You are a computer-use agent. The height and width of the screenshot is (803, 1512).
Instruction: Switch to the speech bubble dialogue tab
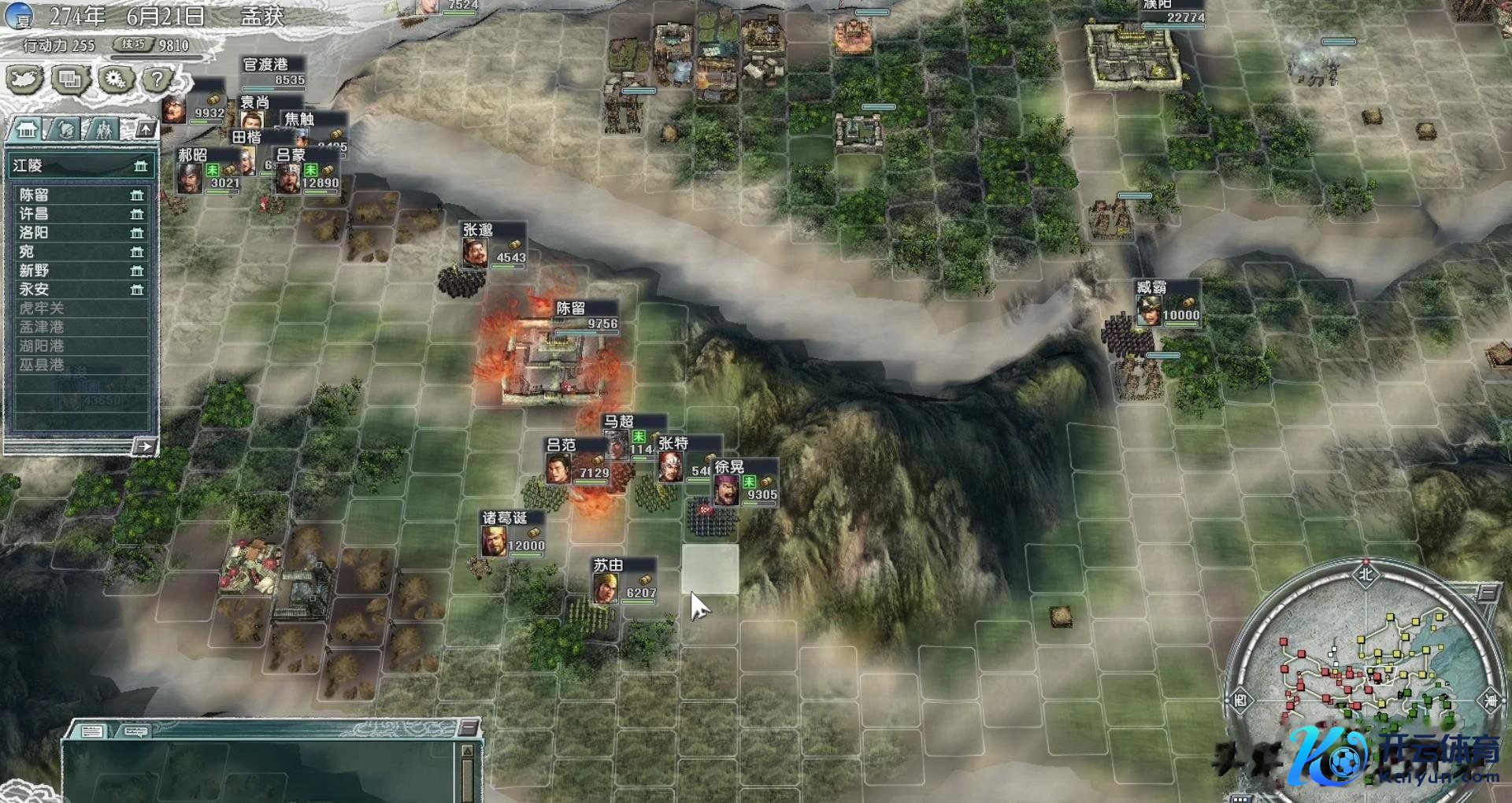pos(134,731)
